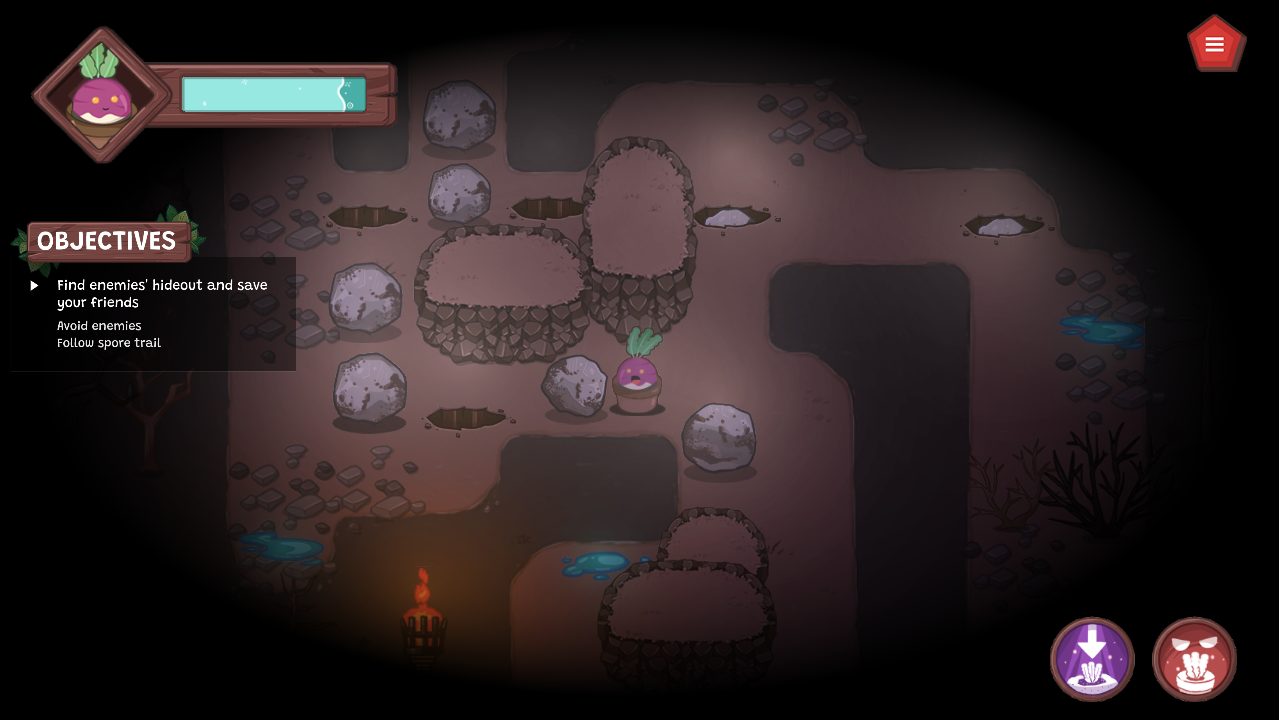
Task: Click the turnip character portrait
Action: click(99, 95)
